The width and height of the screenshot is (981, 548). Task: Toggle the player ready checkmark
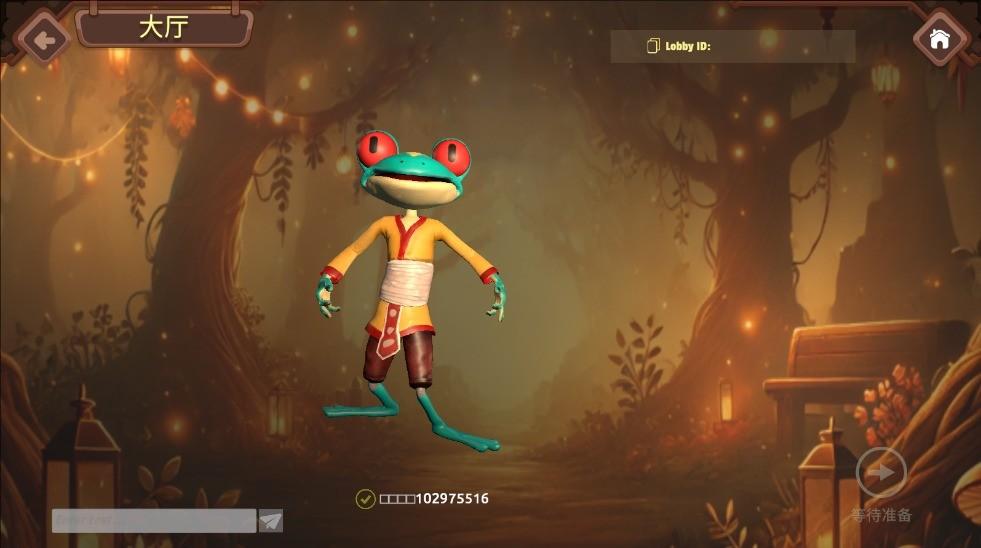[365, 498]
